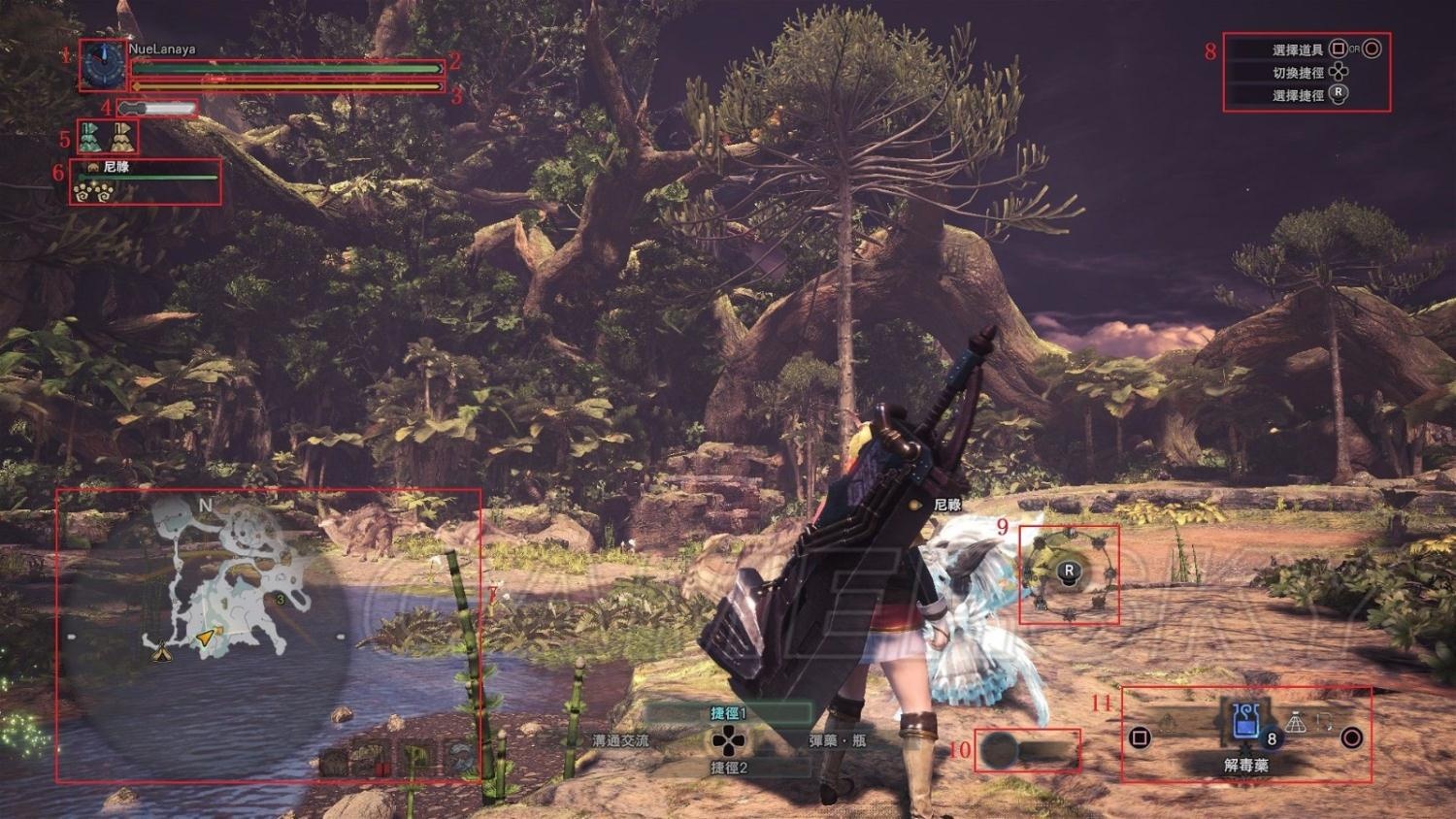The height and width of the screenshot is (819, 1456).
Task: Choose the 捷徑2 shortcut set
Action: (x=728, y=768)
